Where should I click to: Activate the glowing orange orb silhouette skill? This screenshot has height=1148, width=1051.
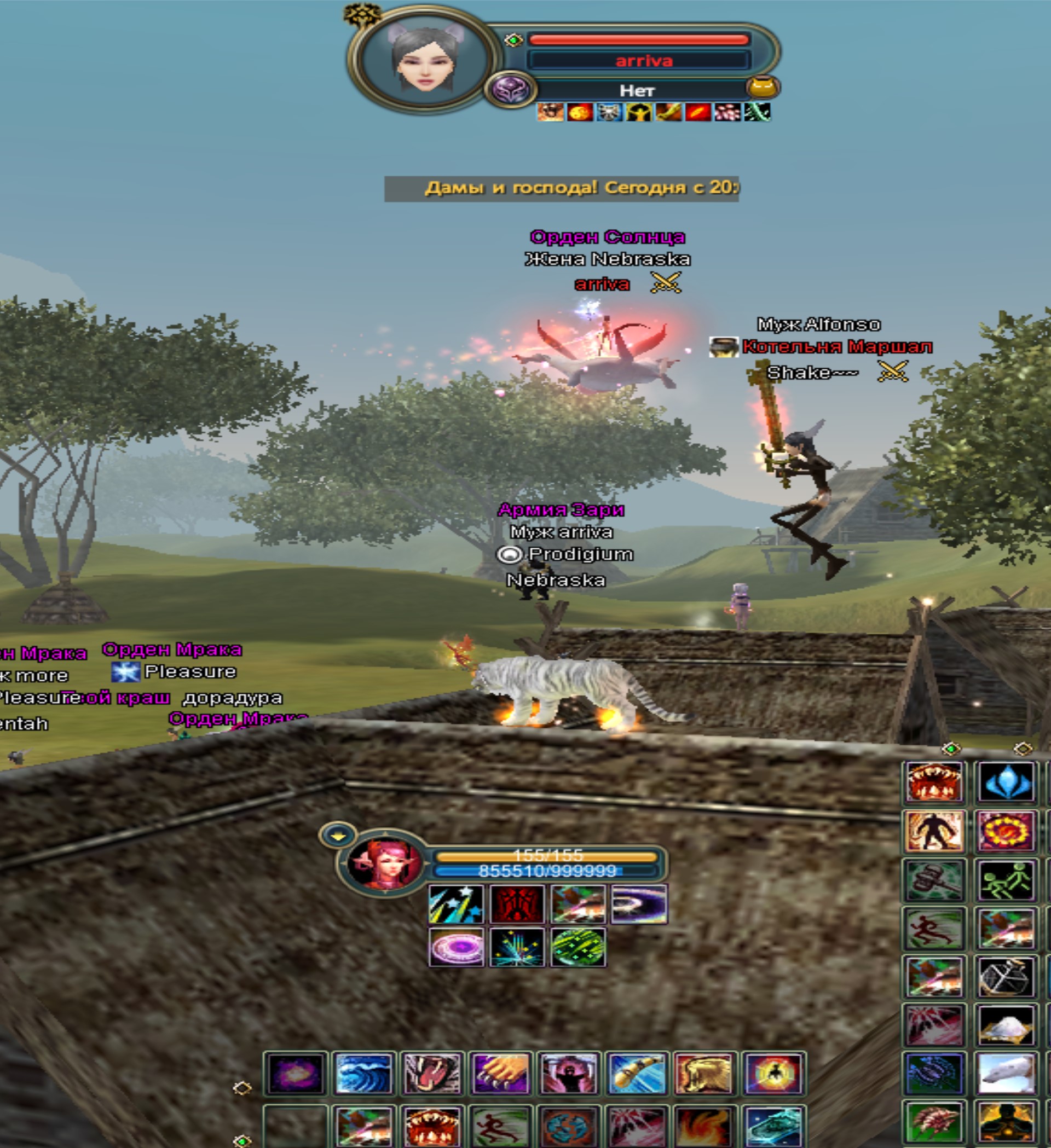[x=773, y=1074]
